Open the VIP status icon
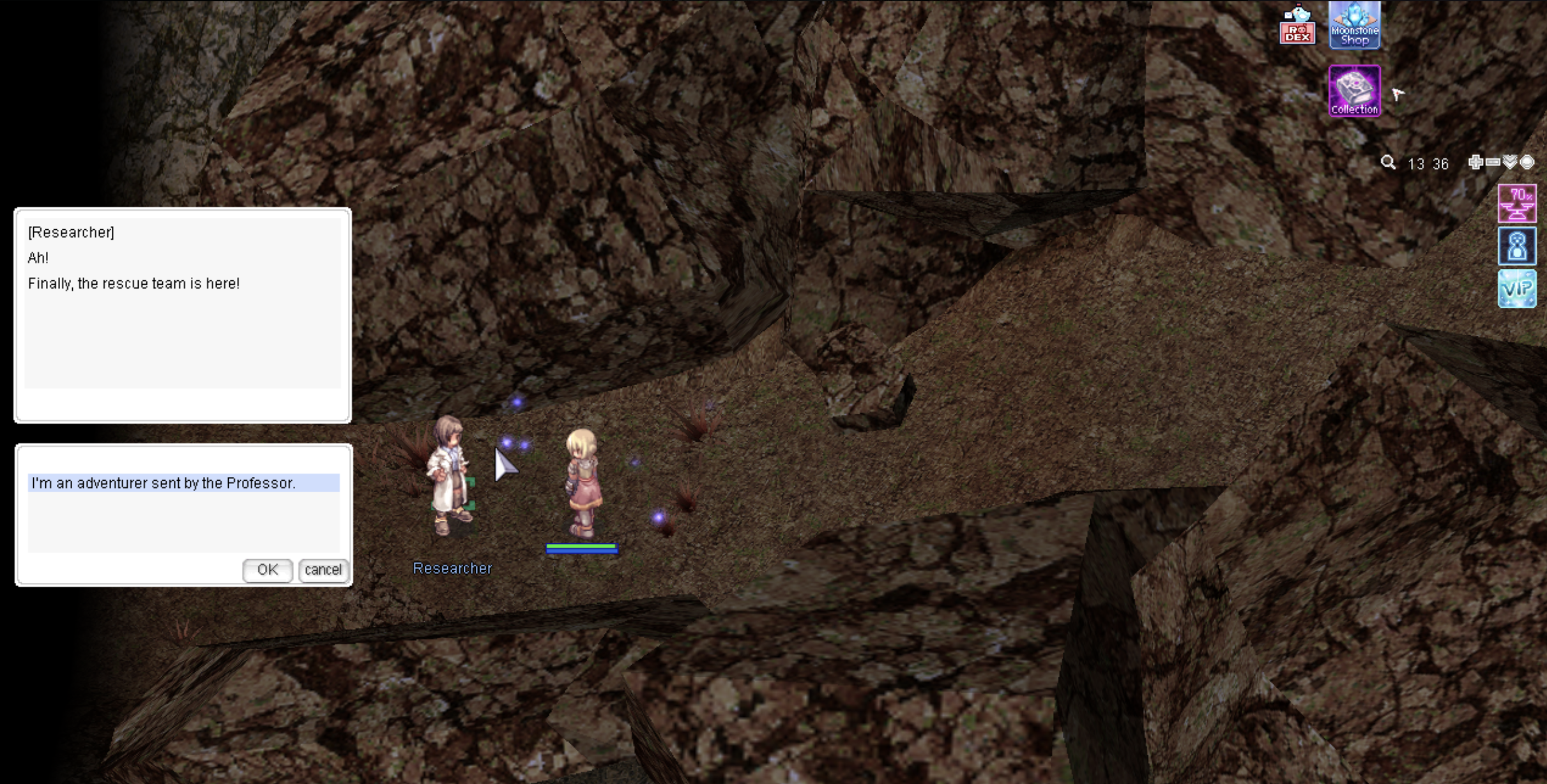The height and width of the screenshot is (784, 1547). (x=1517, y=289)
